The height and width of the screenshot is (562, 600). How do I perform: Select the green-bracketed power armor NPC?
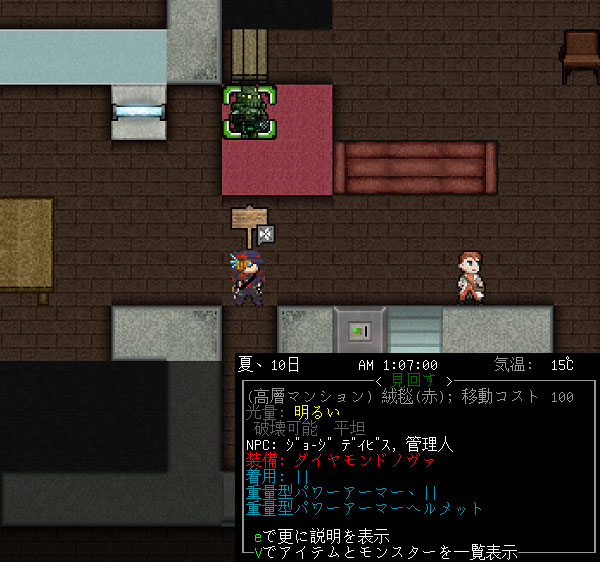coord(249,111)
